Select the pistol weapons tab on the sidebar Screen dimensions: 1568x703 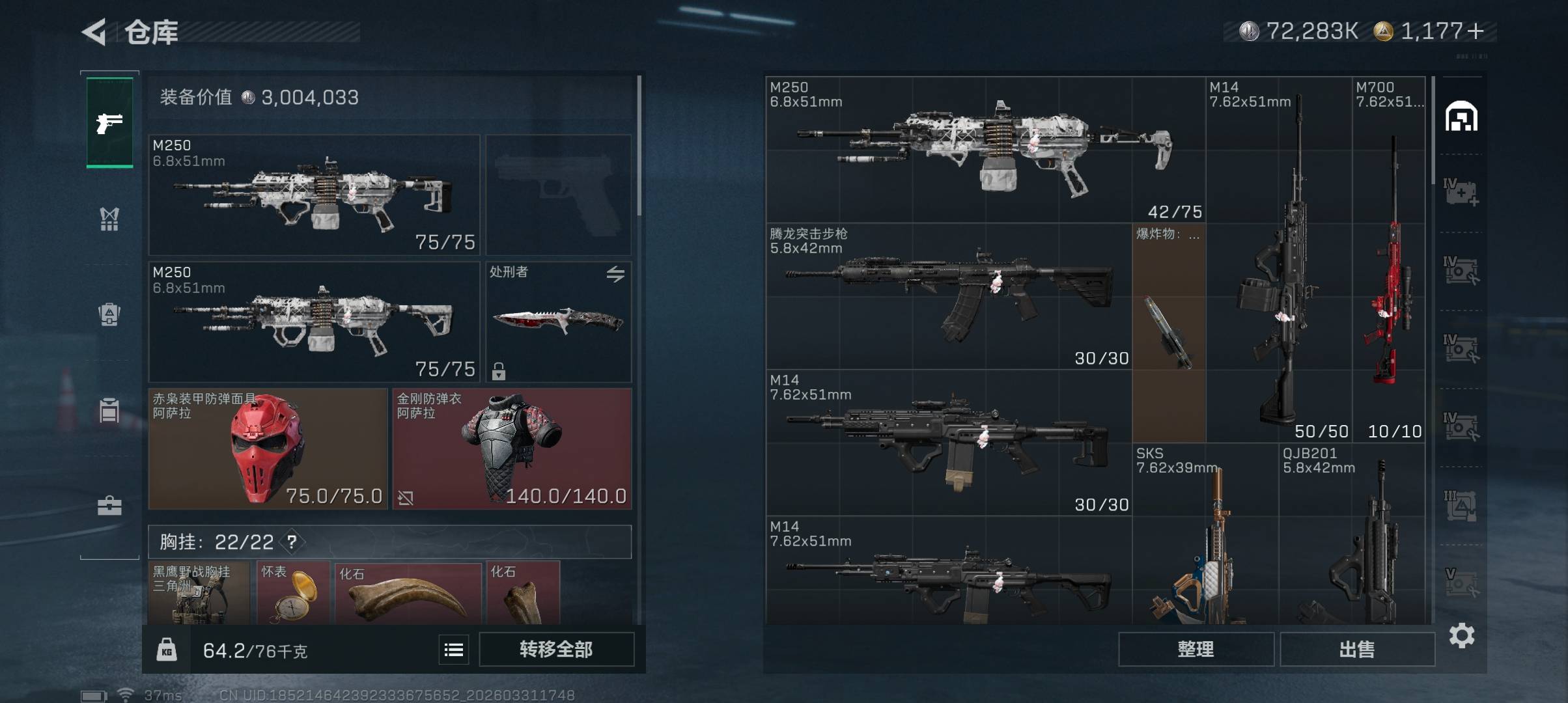(109, 122)
